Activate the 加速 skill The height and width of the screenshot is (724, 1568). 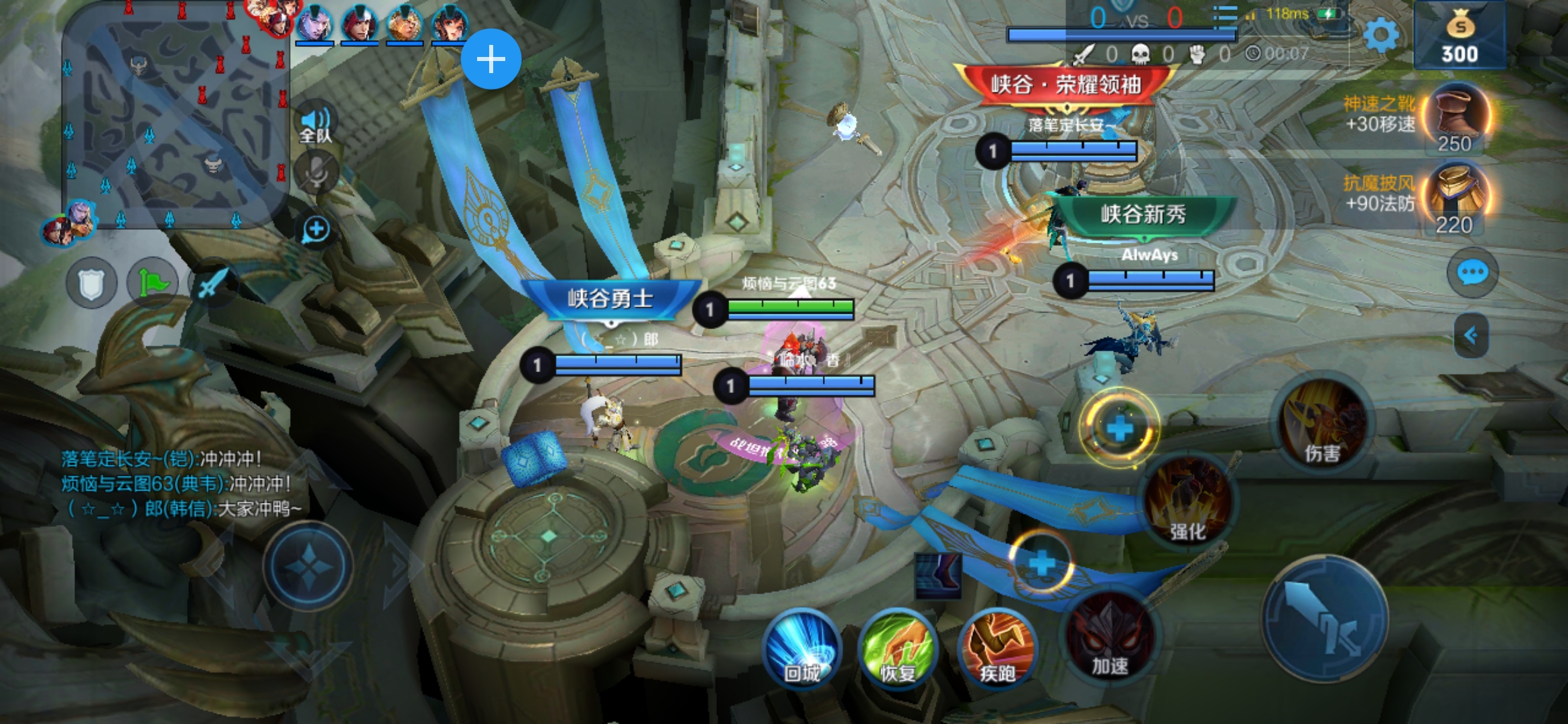1110,638
